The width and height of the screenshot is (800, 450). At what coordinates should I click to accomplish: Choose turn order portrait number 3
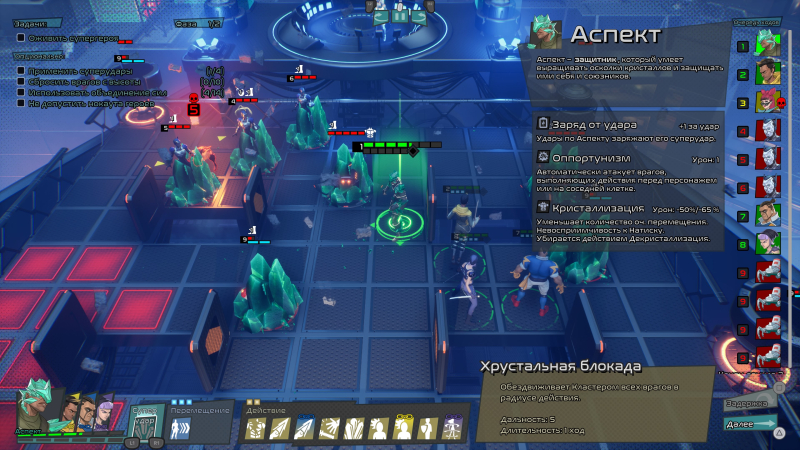point(766,100)
